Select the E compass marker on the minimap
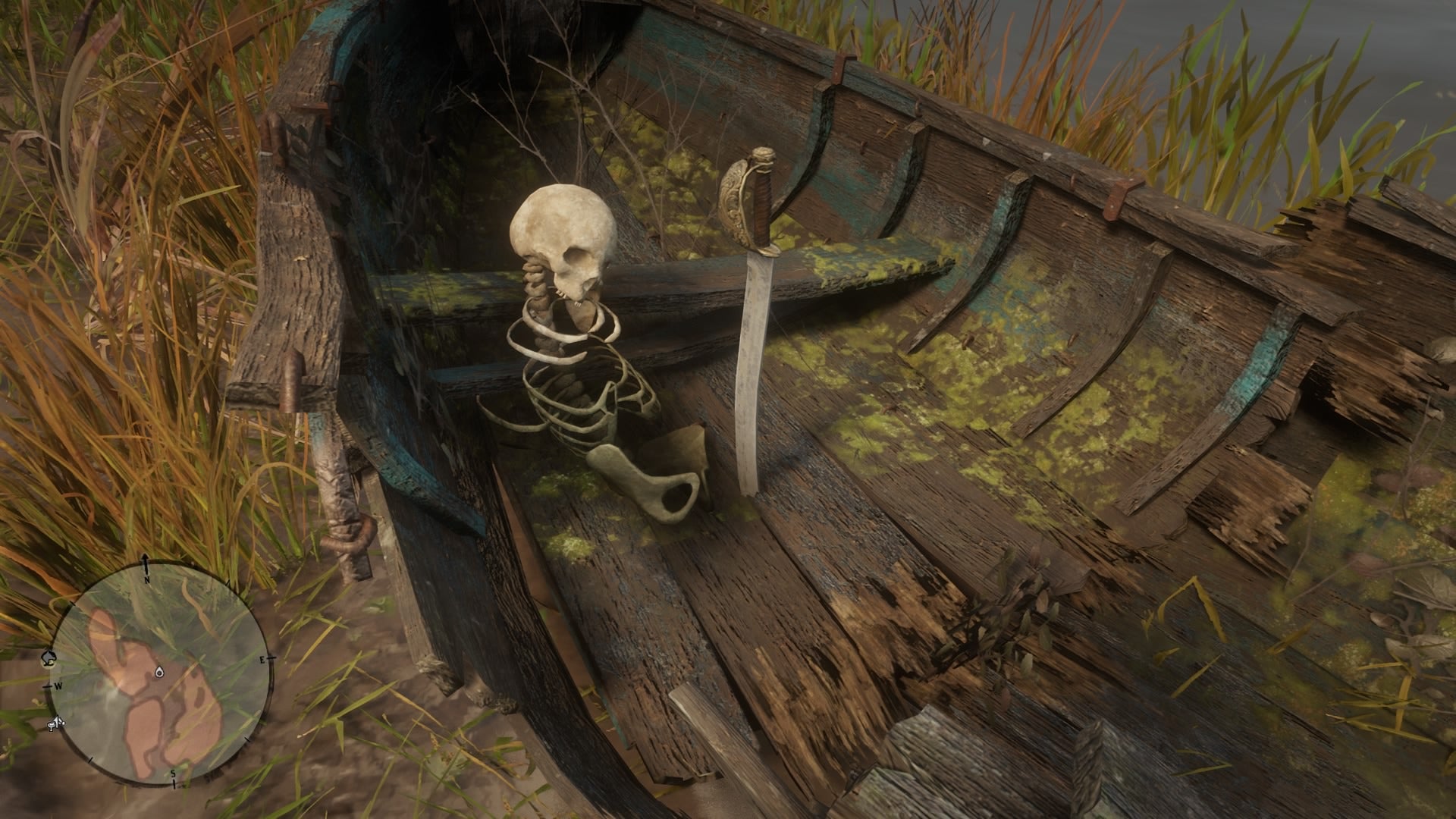1456x819 pixels. click(262, 658)
